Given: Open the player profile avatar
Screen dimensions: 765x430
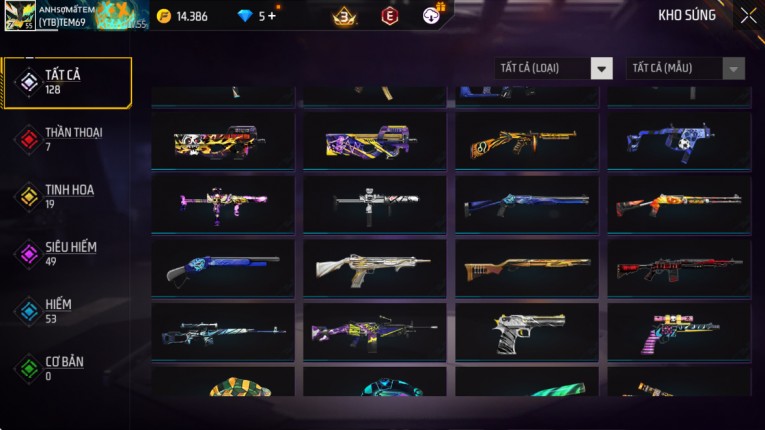Looking at the screenshot, I should point(20,15).
